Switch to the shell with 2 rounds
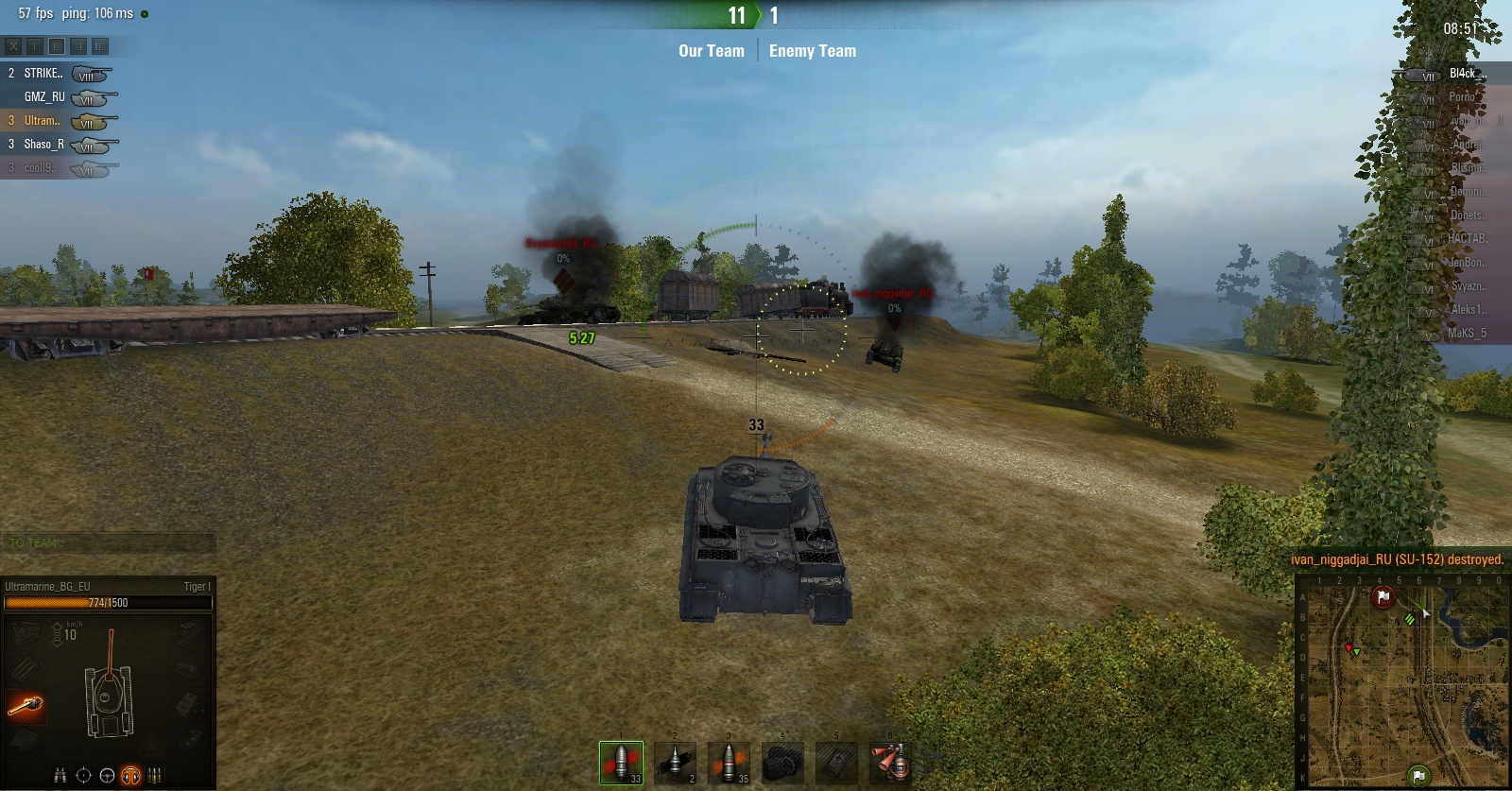This screenshot has height=791, width=1512. tap(675, 762)
